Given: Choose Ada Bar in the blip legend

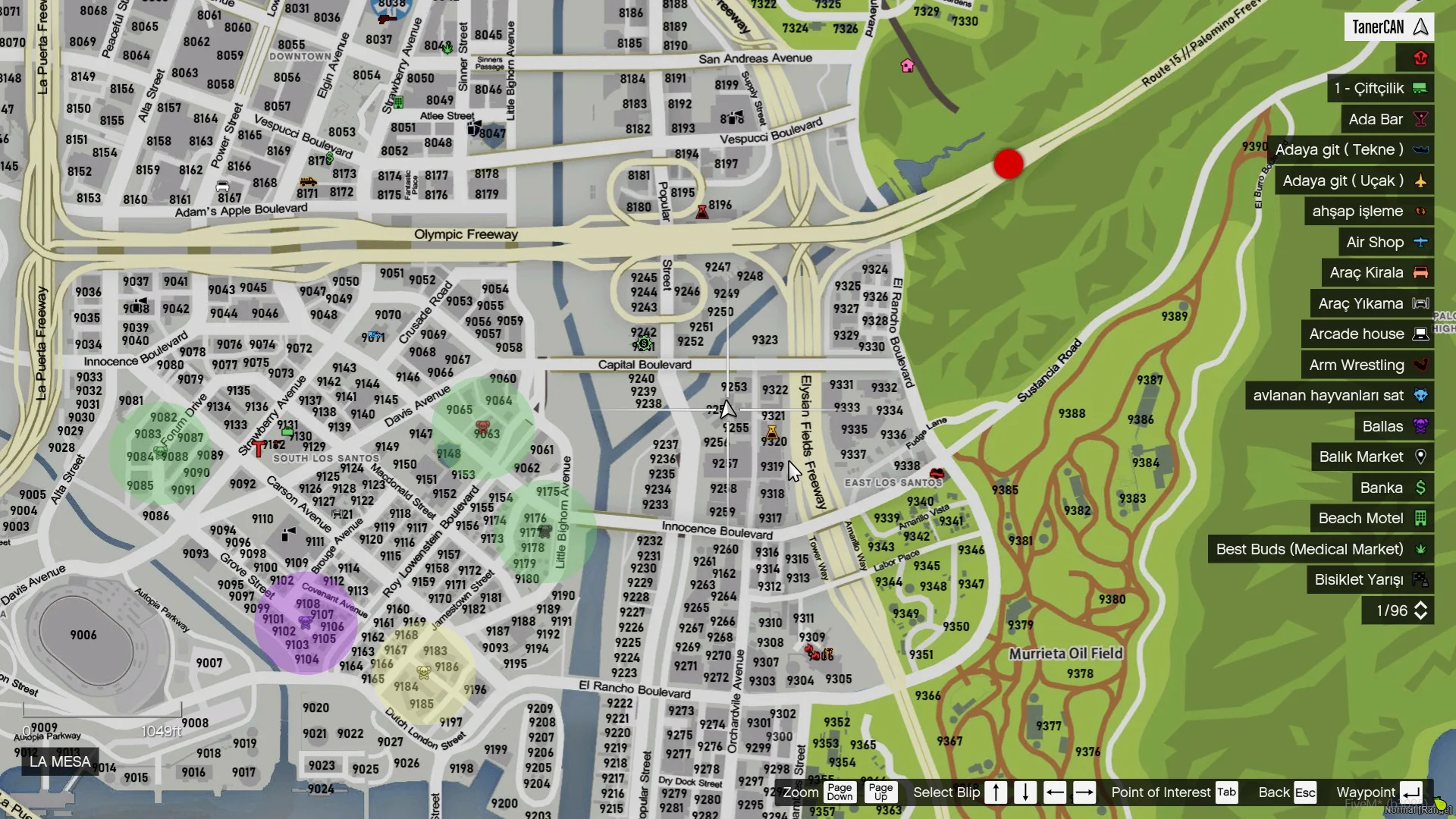Looking at the screenshot, I should (x=1386, y=119).
